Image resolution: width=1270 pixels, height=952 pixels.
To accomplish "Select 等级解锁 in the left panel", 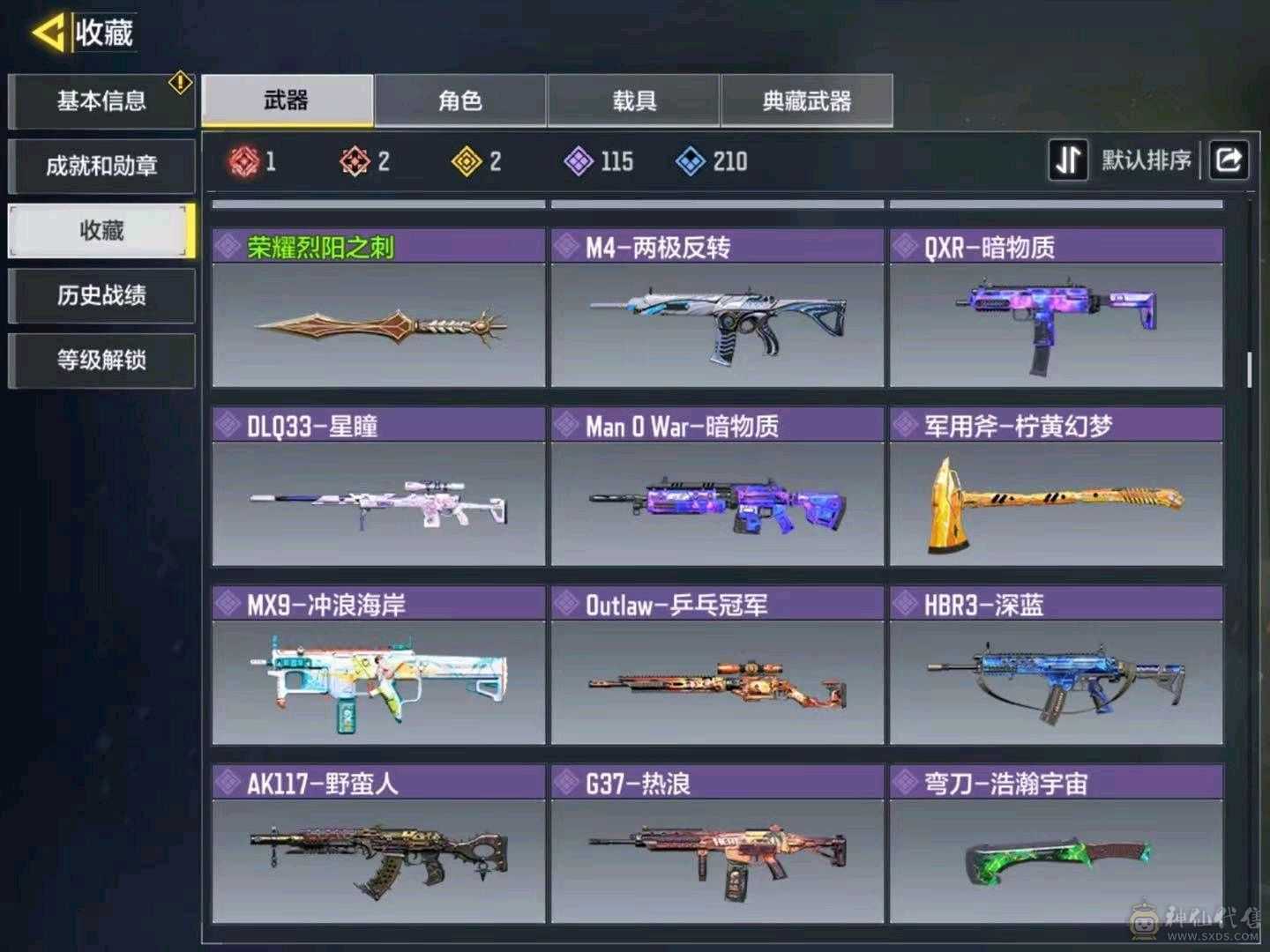I will coord(101,361).
